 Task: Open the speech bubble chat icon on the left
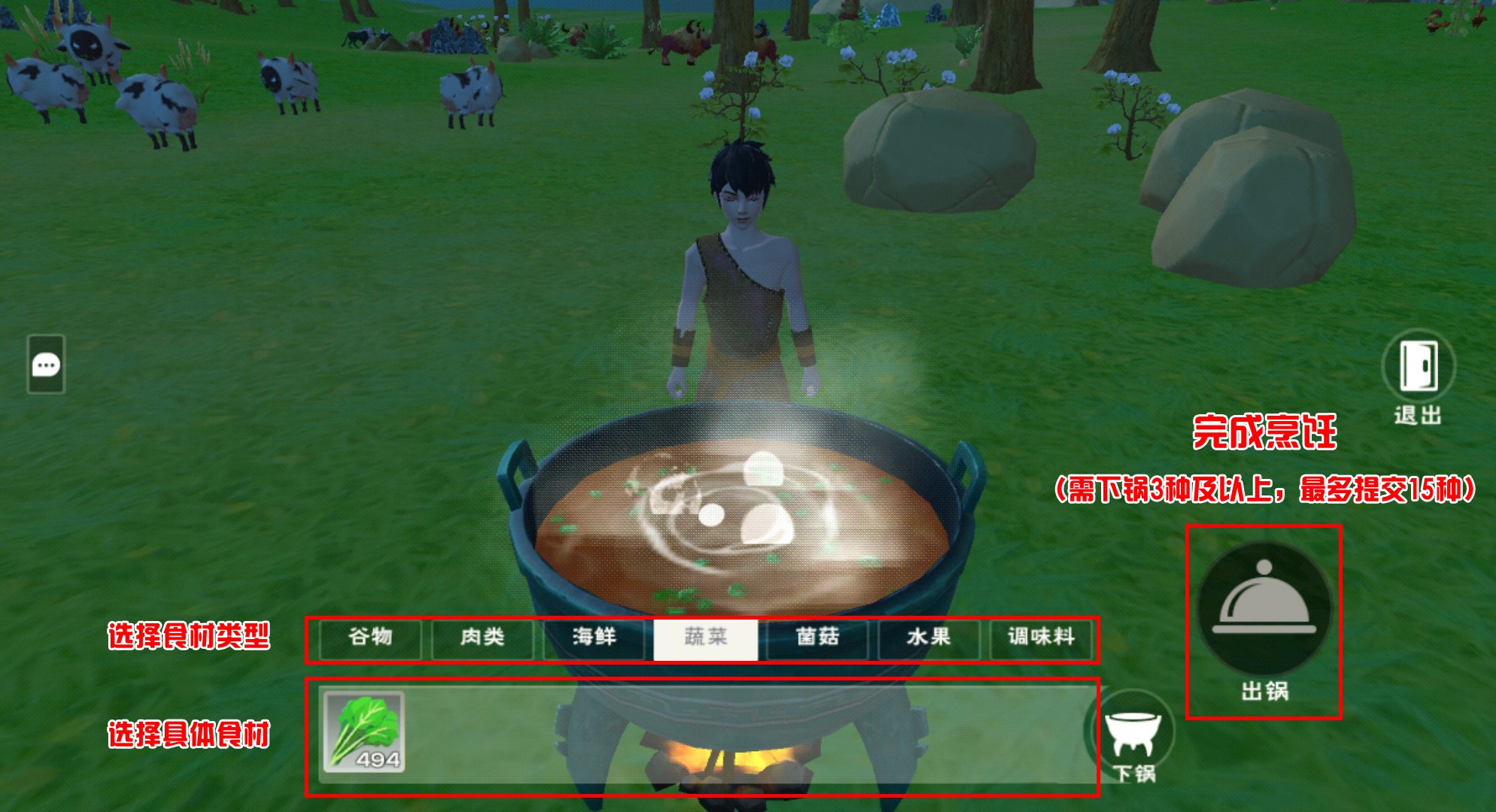(x=47, y=364)
